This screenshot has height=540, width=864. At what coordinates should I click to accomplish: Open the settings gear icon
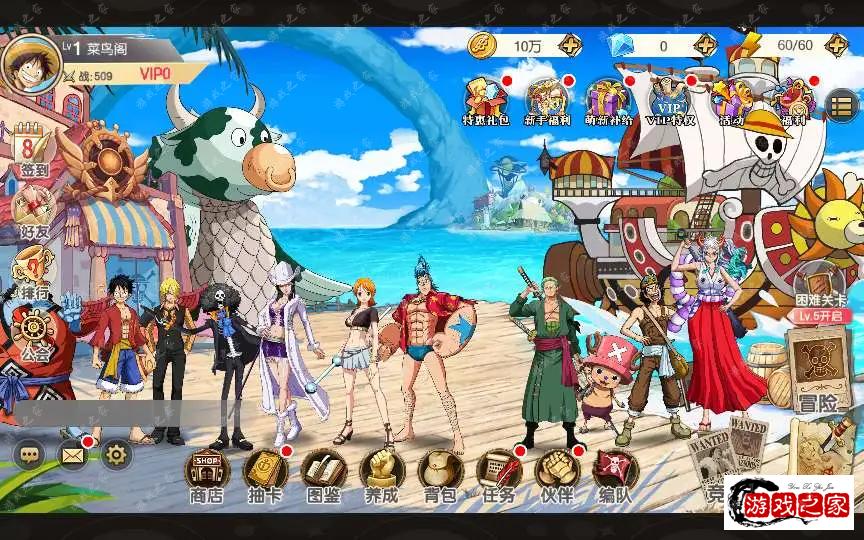pos(116,455)
